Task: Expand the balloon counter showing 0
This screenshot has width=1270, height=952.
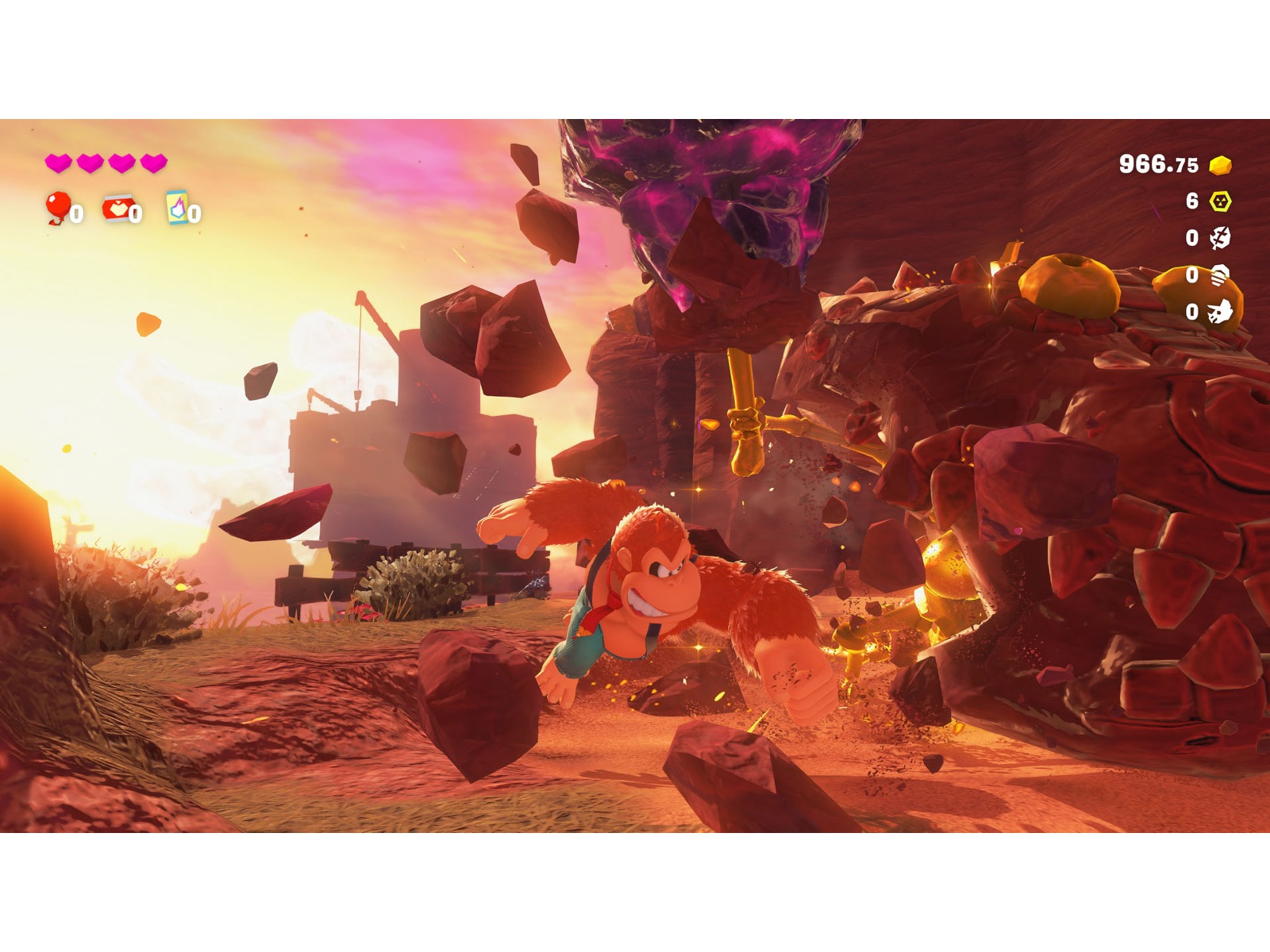Action: pyautogui.click(x=75, y=213)
